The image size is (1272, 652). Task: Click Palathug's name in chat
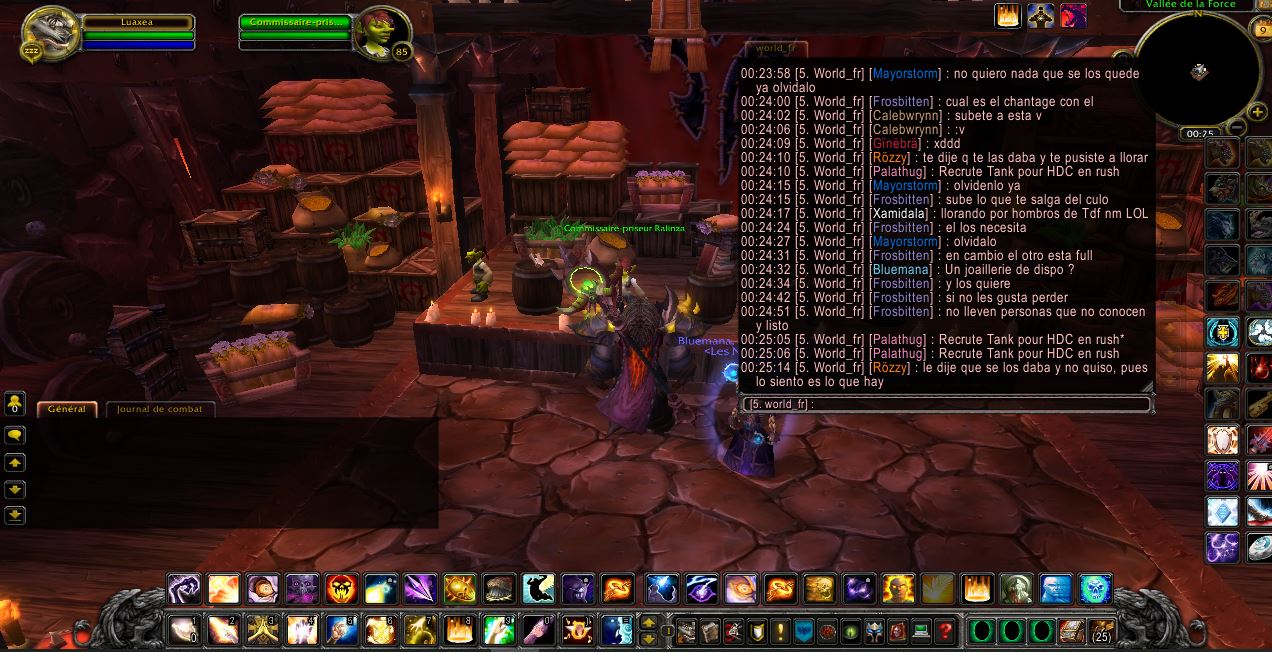click(x=895, y=171)
